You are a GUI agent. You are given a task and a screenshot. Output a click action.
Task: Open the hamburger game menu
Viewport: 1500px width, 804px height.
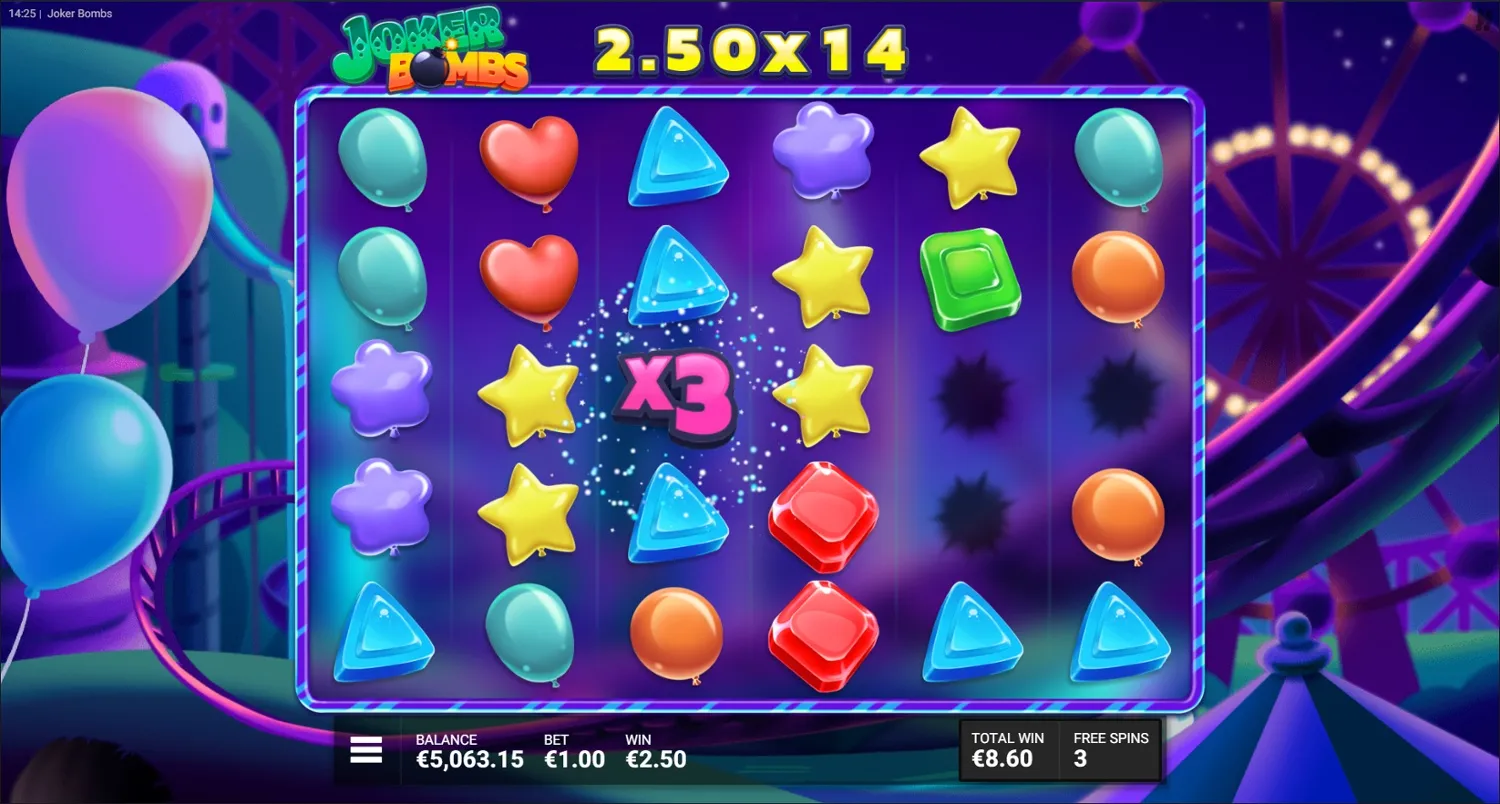pos(366,748)
